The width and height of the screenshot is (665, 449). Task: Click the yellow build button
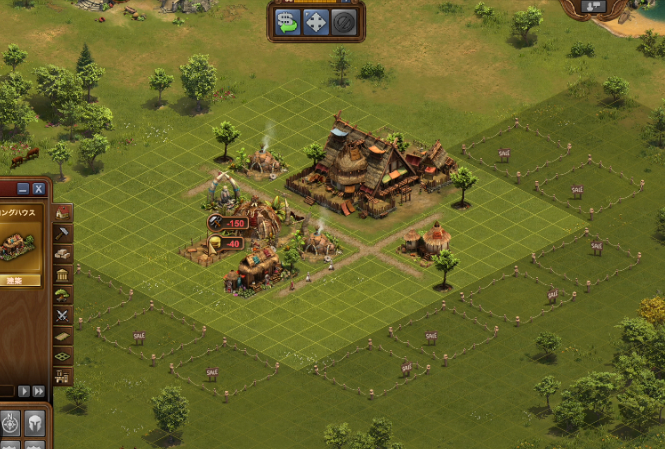pos(20,280)
